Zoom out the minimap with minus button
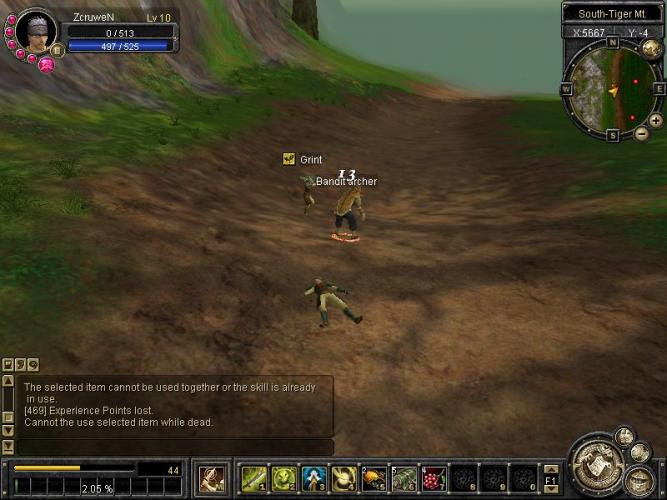The image size is (667, 500). [x=641, y=133]
